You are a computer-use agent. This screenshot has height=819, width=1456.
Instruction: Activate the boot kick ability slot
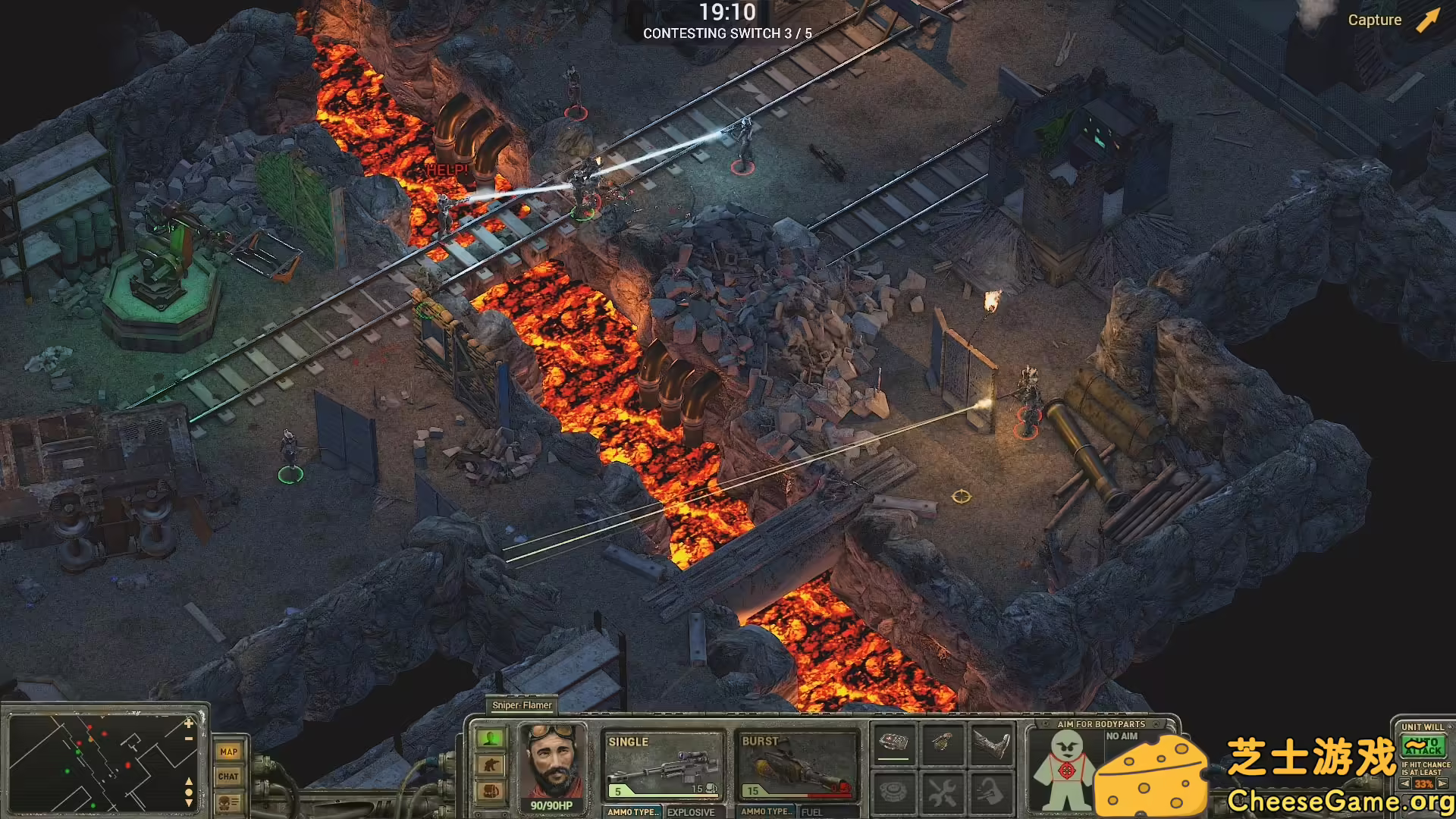point(992,742)
